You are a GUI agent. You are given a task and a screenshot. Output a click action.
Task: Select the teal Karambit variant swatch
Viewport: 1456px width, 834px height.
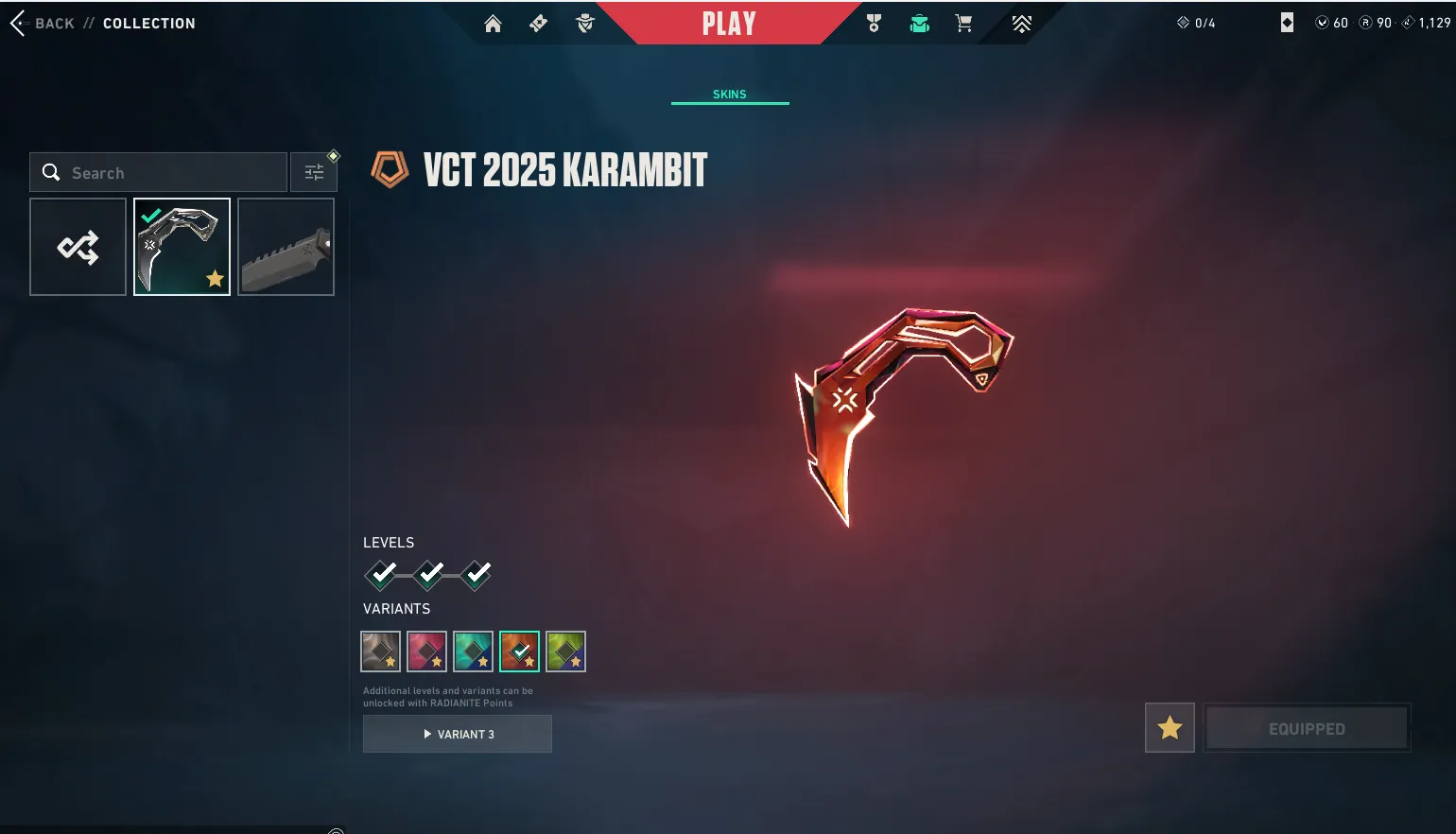click(x=473, y=651)
